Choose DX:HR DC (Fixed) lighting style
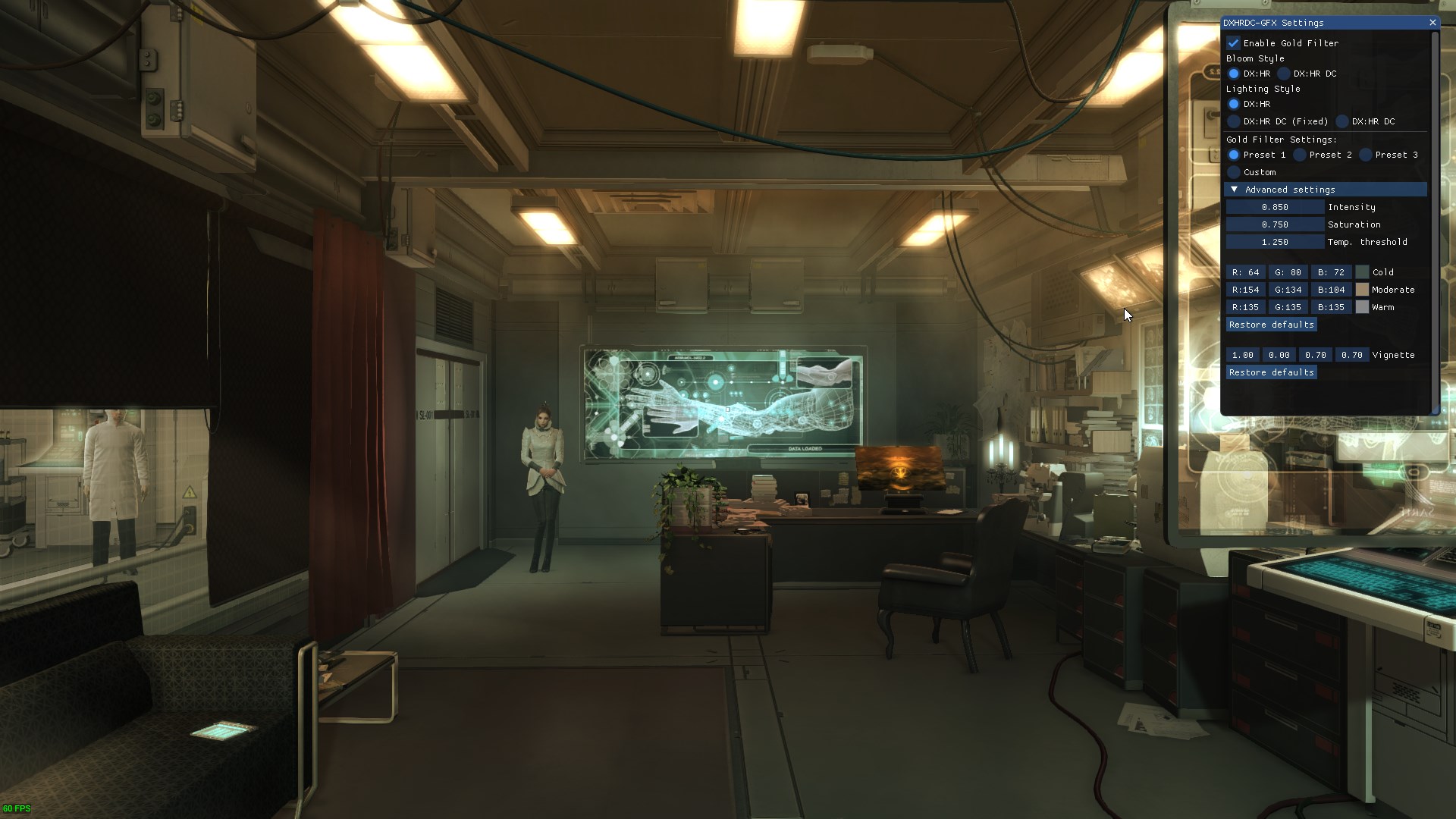Viewport: 1456px width, 819px height. [1234, 121]
